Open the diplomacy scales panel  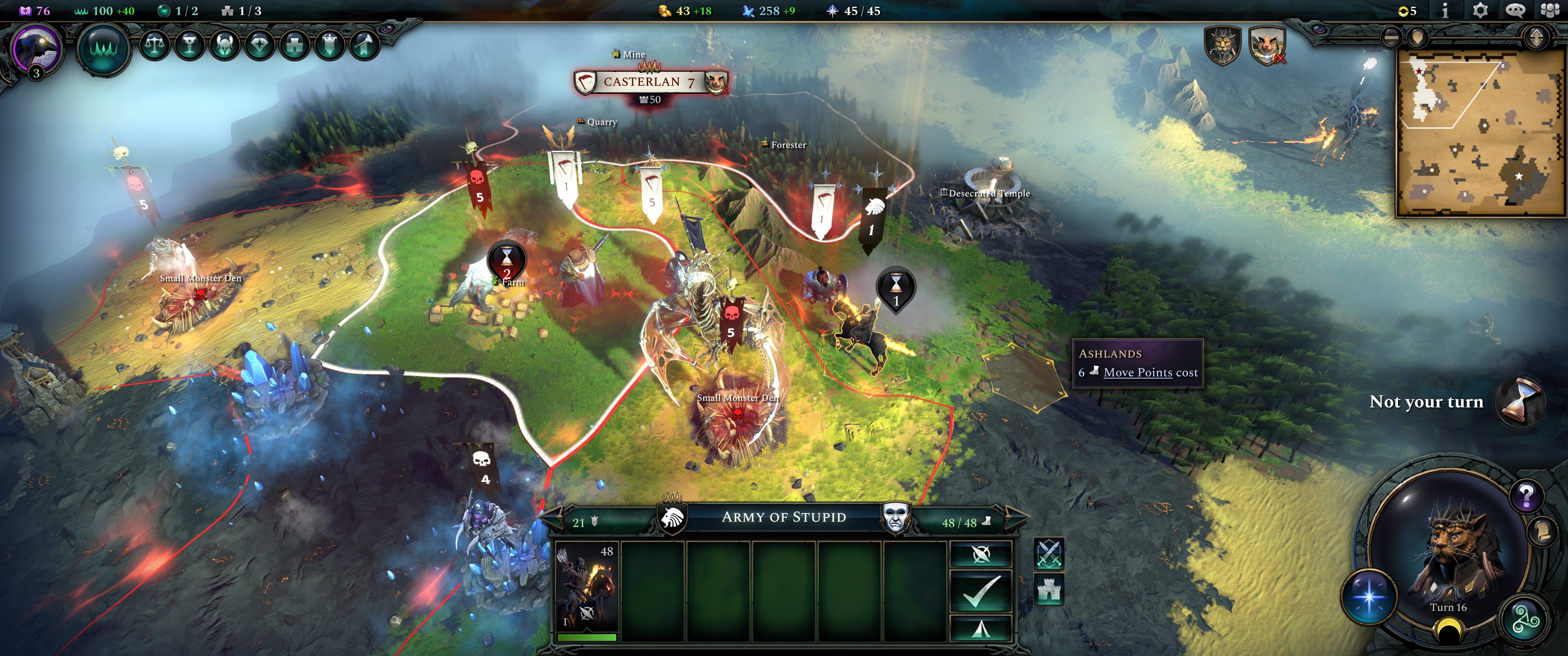[155, 45]
